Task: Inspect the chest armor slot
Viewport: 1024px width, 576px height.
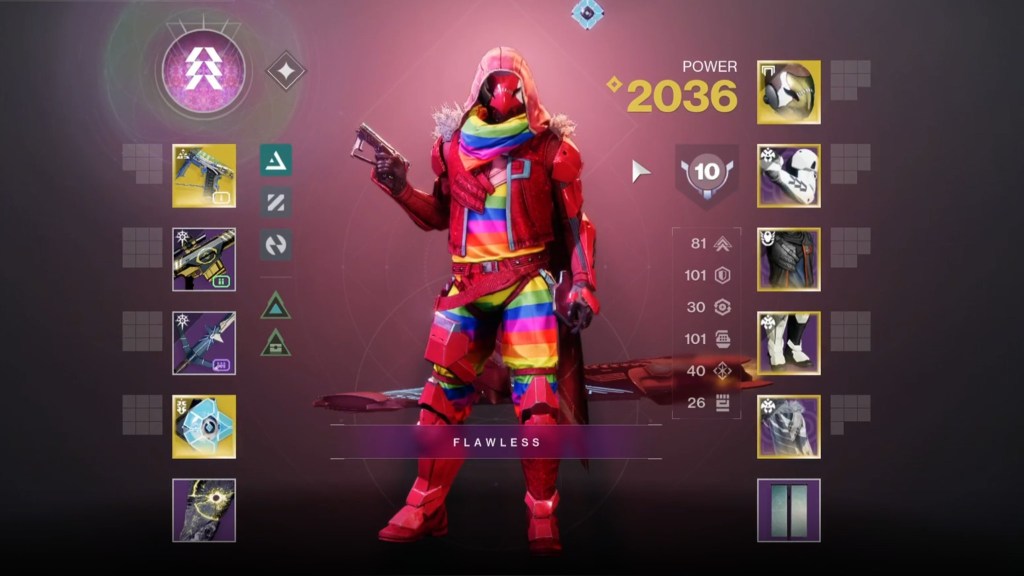Action: [788, 259]
